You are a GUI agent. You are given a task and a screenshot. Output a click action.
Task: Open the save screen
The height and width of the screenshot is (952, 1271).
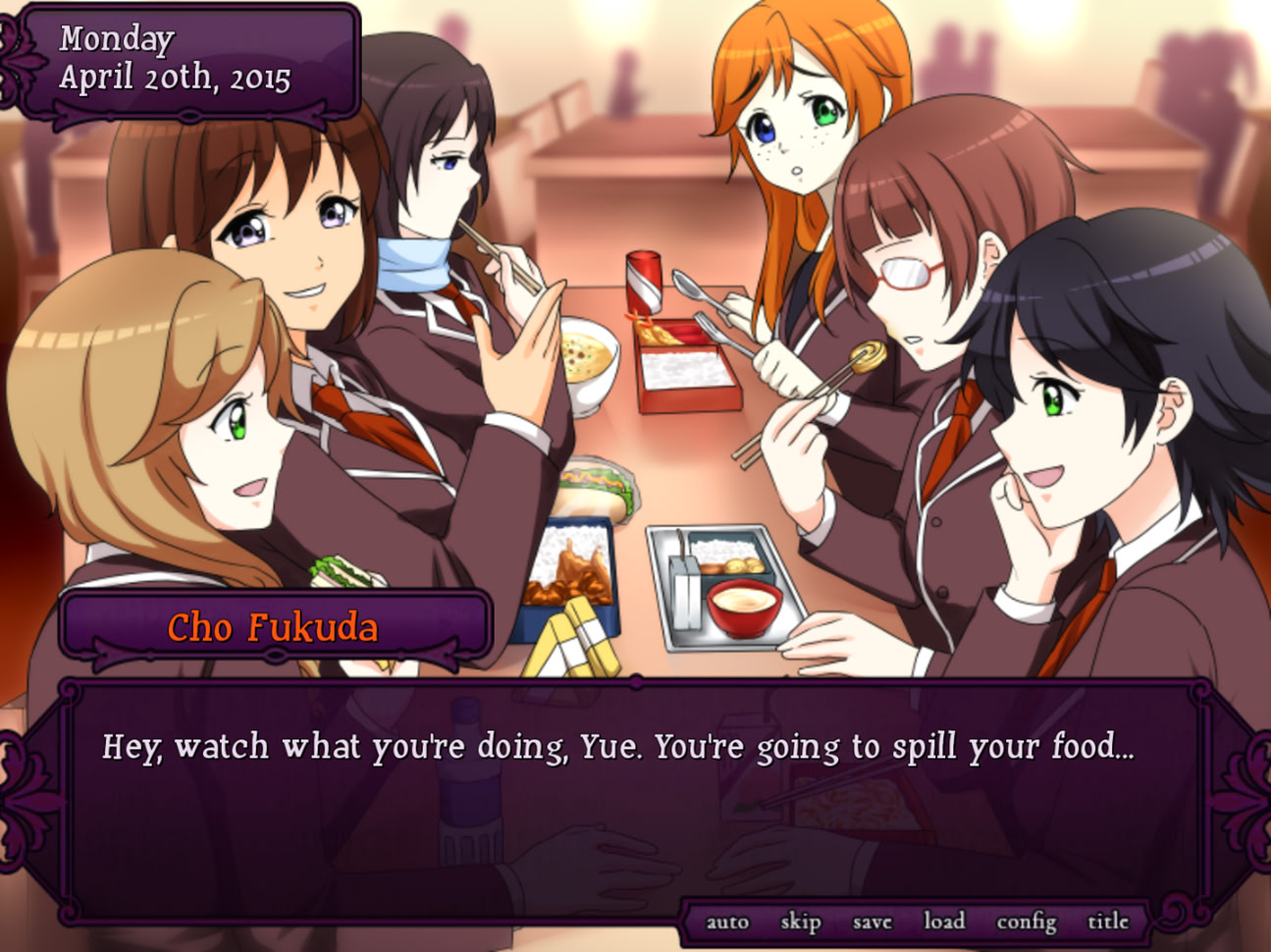[x=870, y=921]
